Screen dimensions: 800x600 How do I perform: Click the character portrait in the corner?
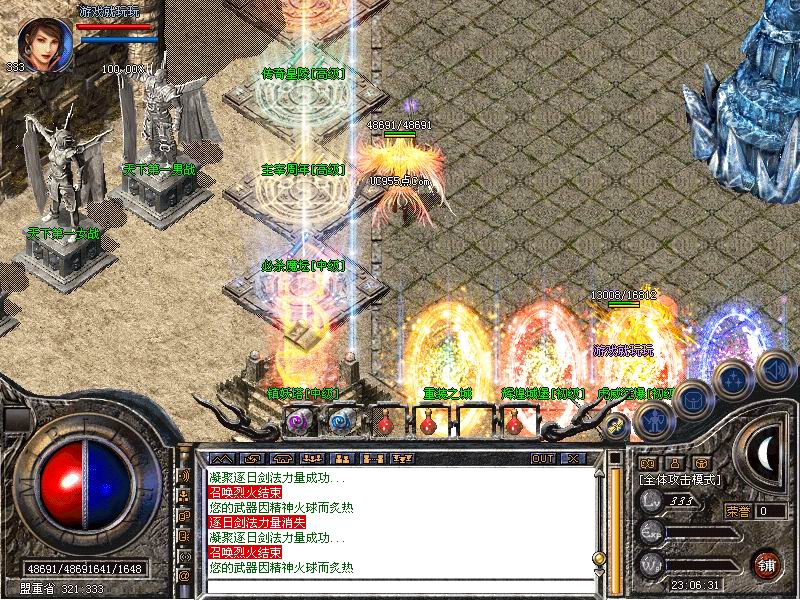[x=44, y=45]
